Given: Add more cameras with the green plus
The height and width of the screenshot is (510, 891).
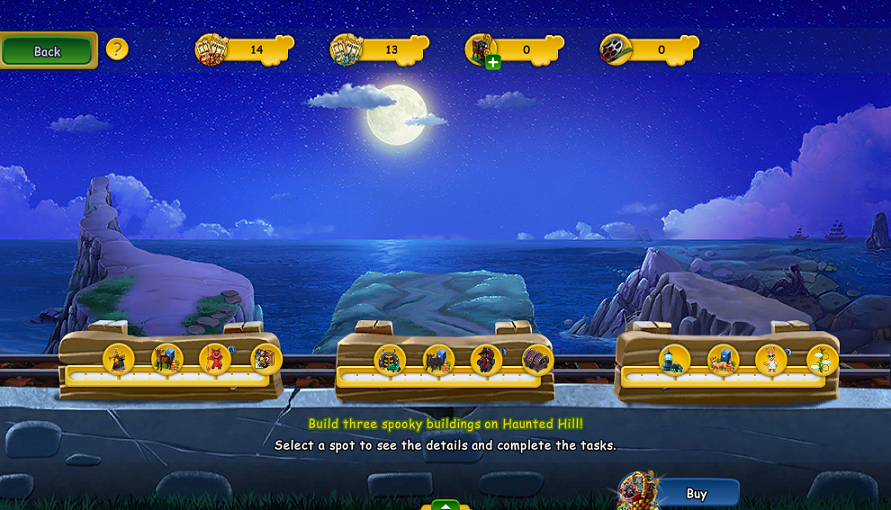Looking at the screenshot, I should (493, 62).
